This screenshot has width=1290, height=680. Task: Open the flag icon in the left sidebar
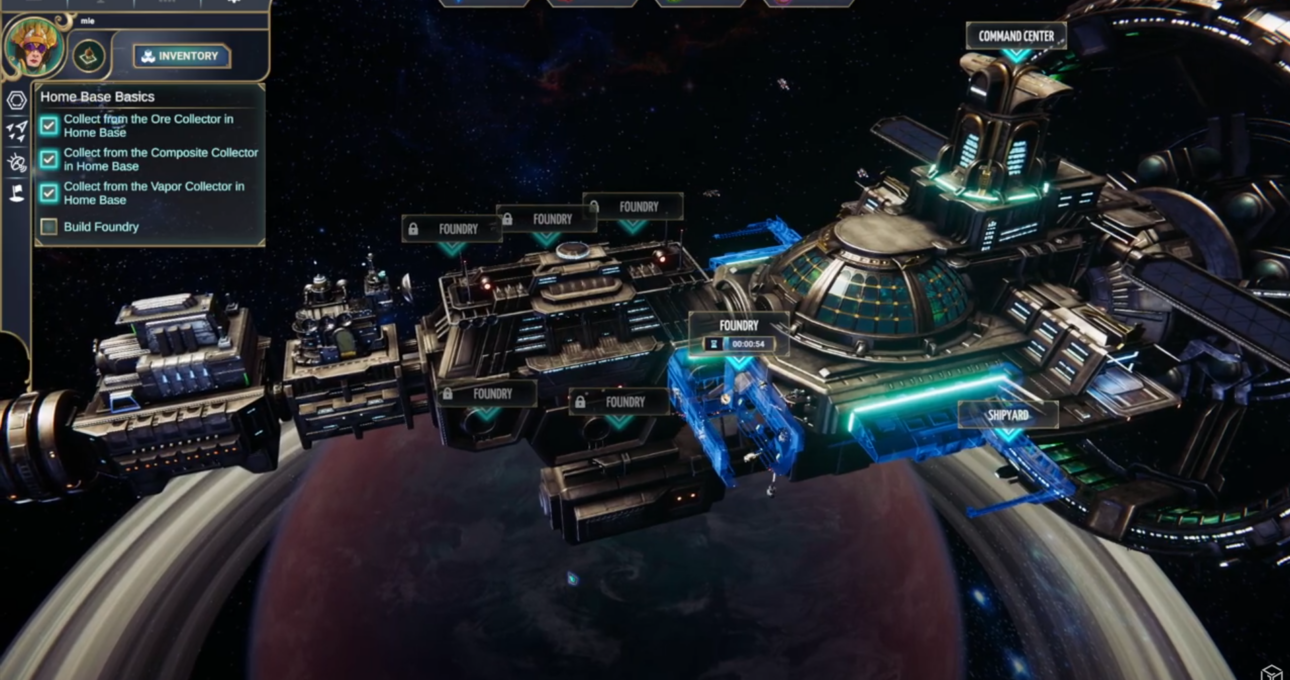point(17,193)
